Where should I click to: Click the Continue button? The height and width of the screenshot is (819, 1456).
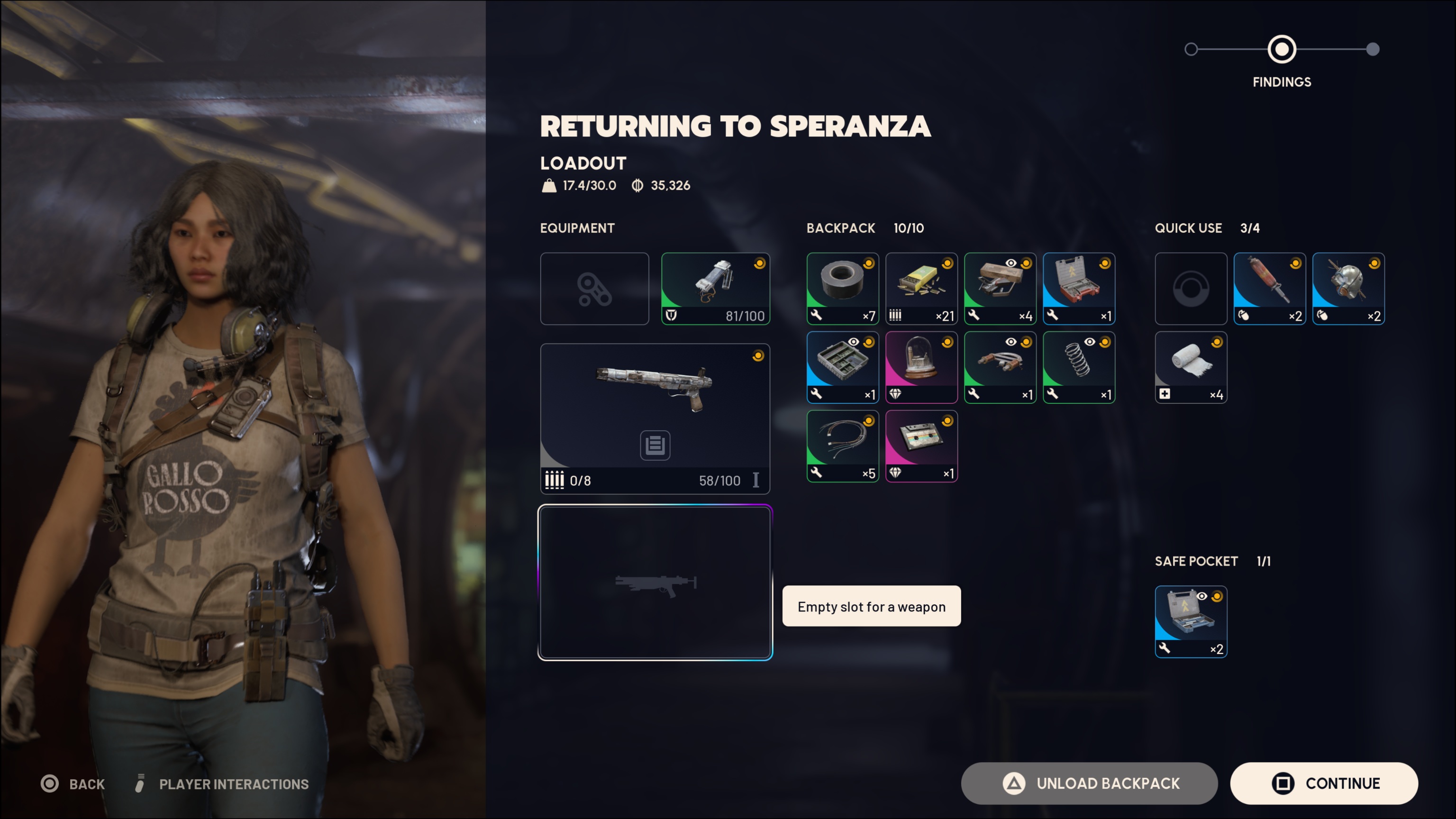[x=1324, y=783]
